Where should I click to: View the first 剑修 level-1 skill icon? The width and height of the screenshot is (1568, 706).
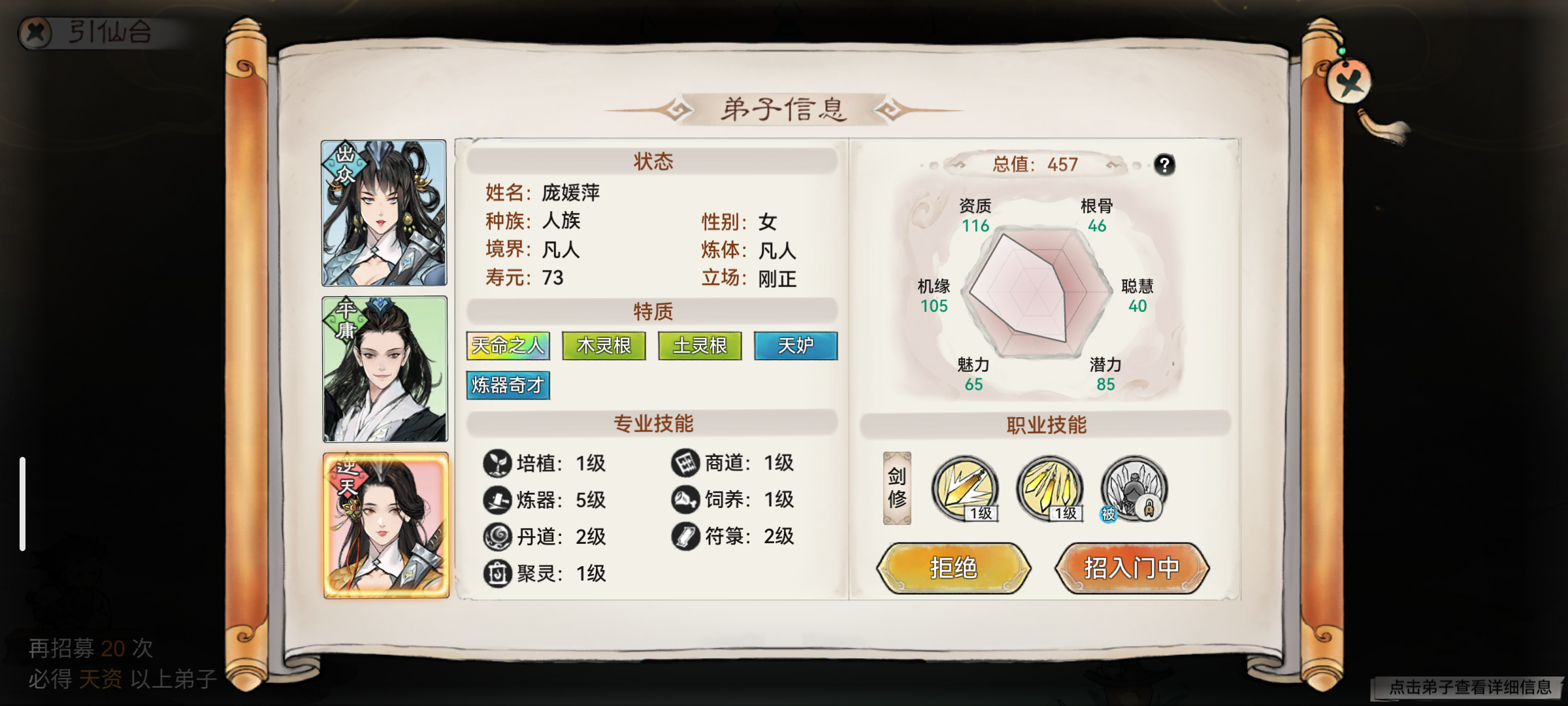point(966,489)
